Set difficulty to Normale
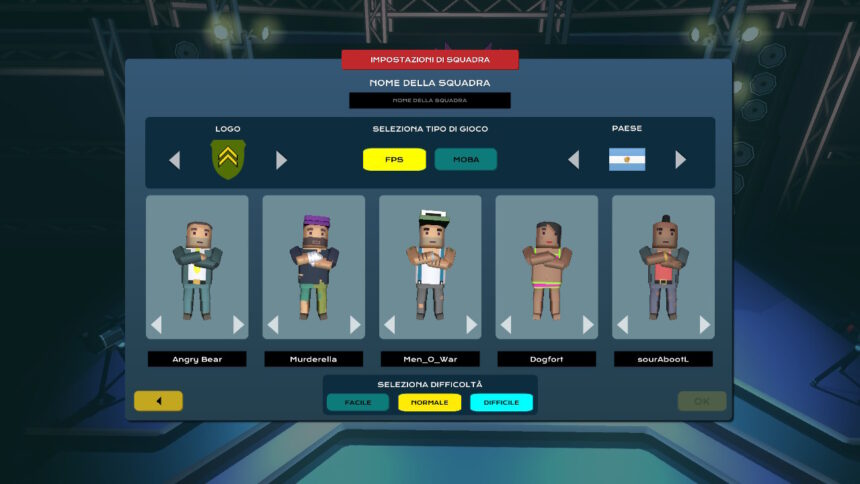860x484 pixels. pyautogui.click(x=429, y=402)
